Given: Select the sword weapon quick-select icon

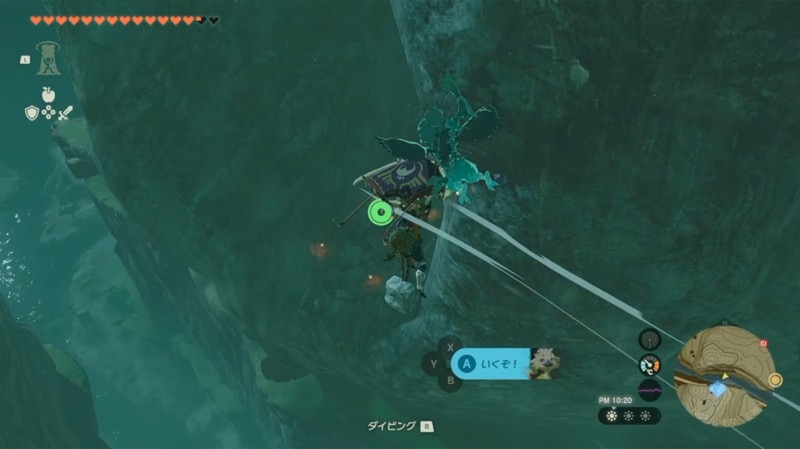Looking at the screenshot, I should click(x=65, y=113).
